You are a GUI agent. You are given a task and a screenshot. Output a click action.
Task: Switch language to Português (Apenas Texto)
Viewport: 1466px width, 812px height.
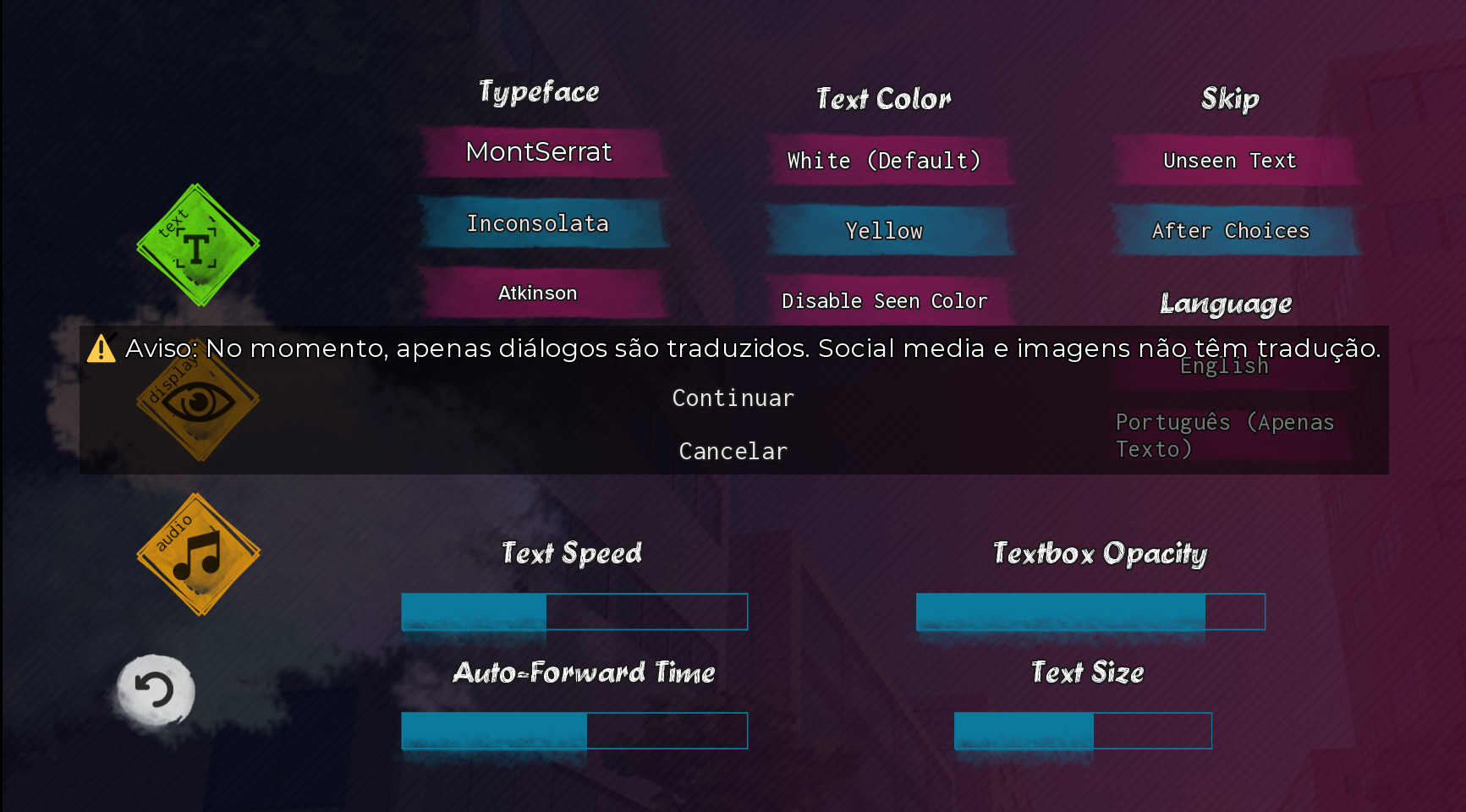point(1224,435)
